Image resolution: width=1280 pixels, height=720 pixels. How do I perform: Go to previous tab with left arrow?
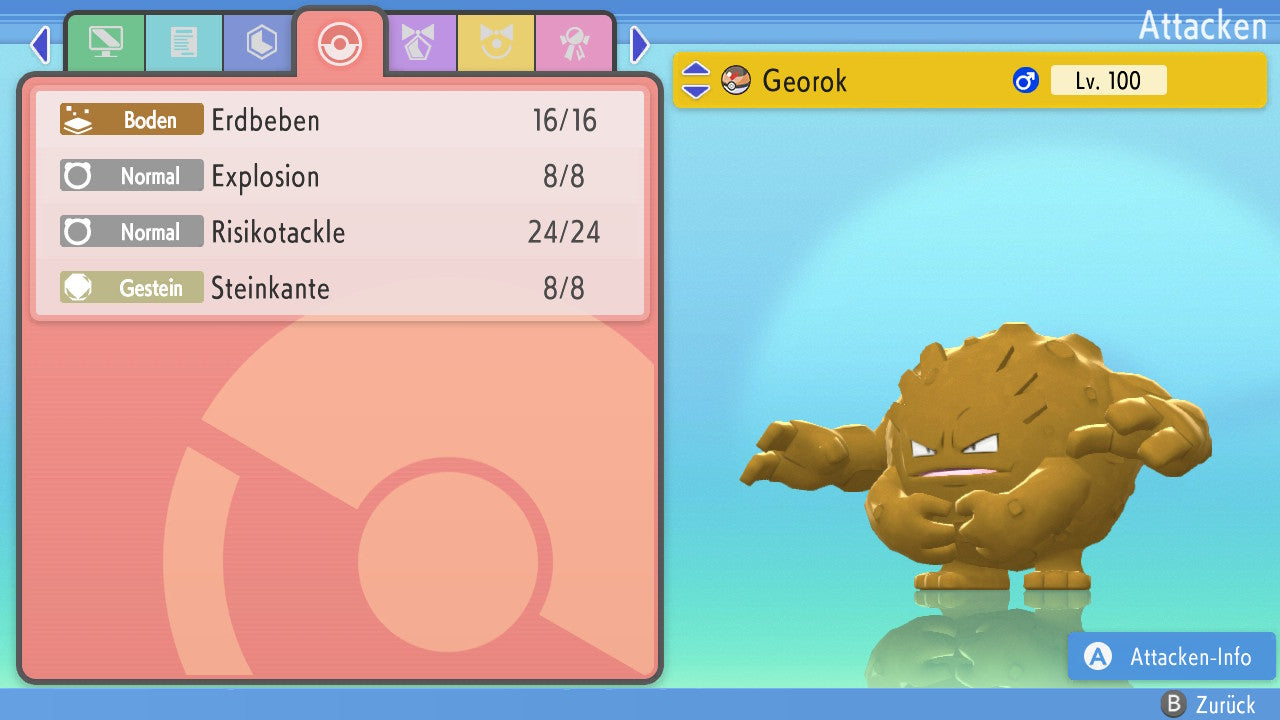pos(40,44)
